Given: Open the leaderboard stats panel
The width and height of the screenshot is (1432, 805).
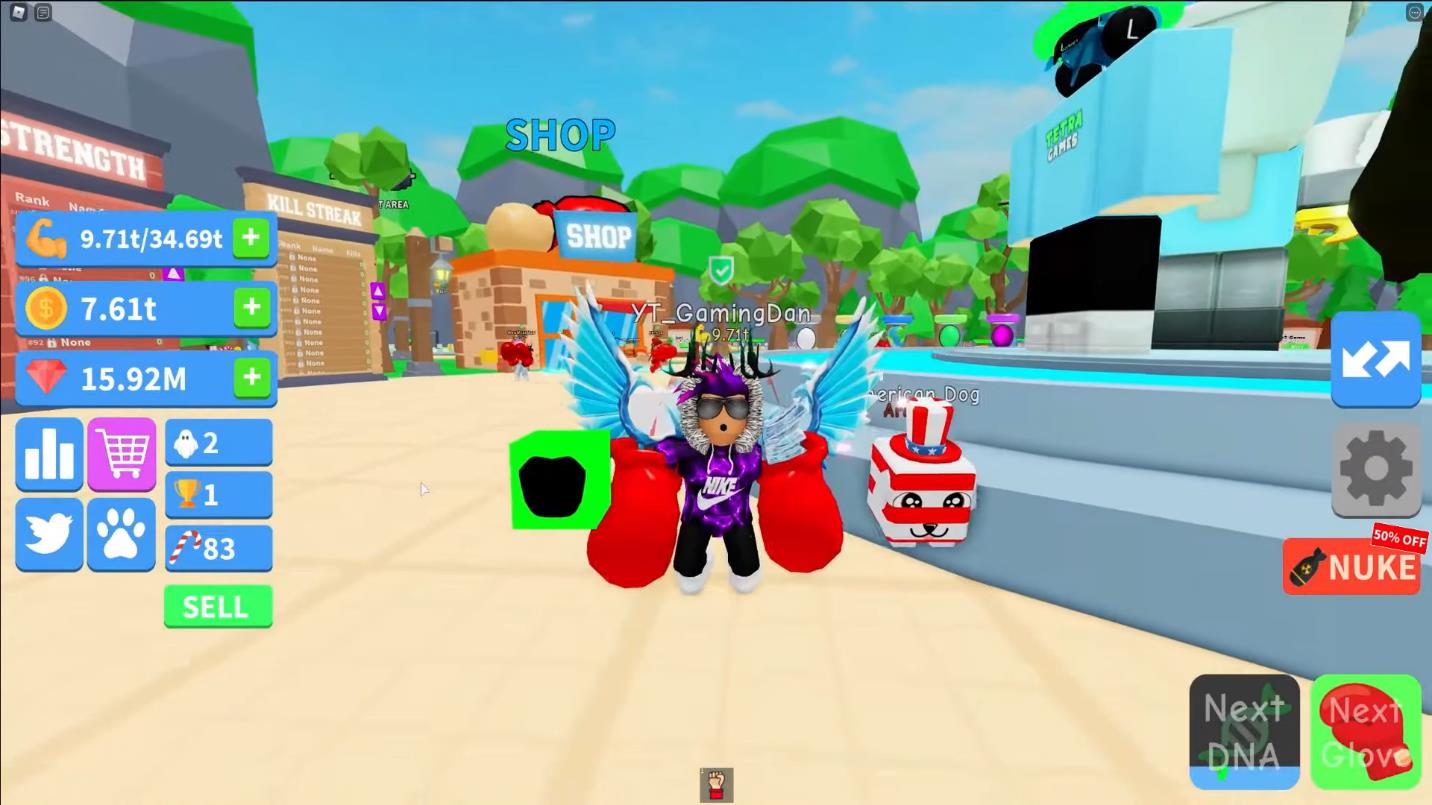Looking at the screenshot, I should 49,455.
